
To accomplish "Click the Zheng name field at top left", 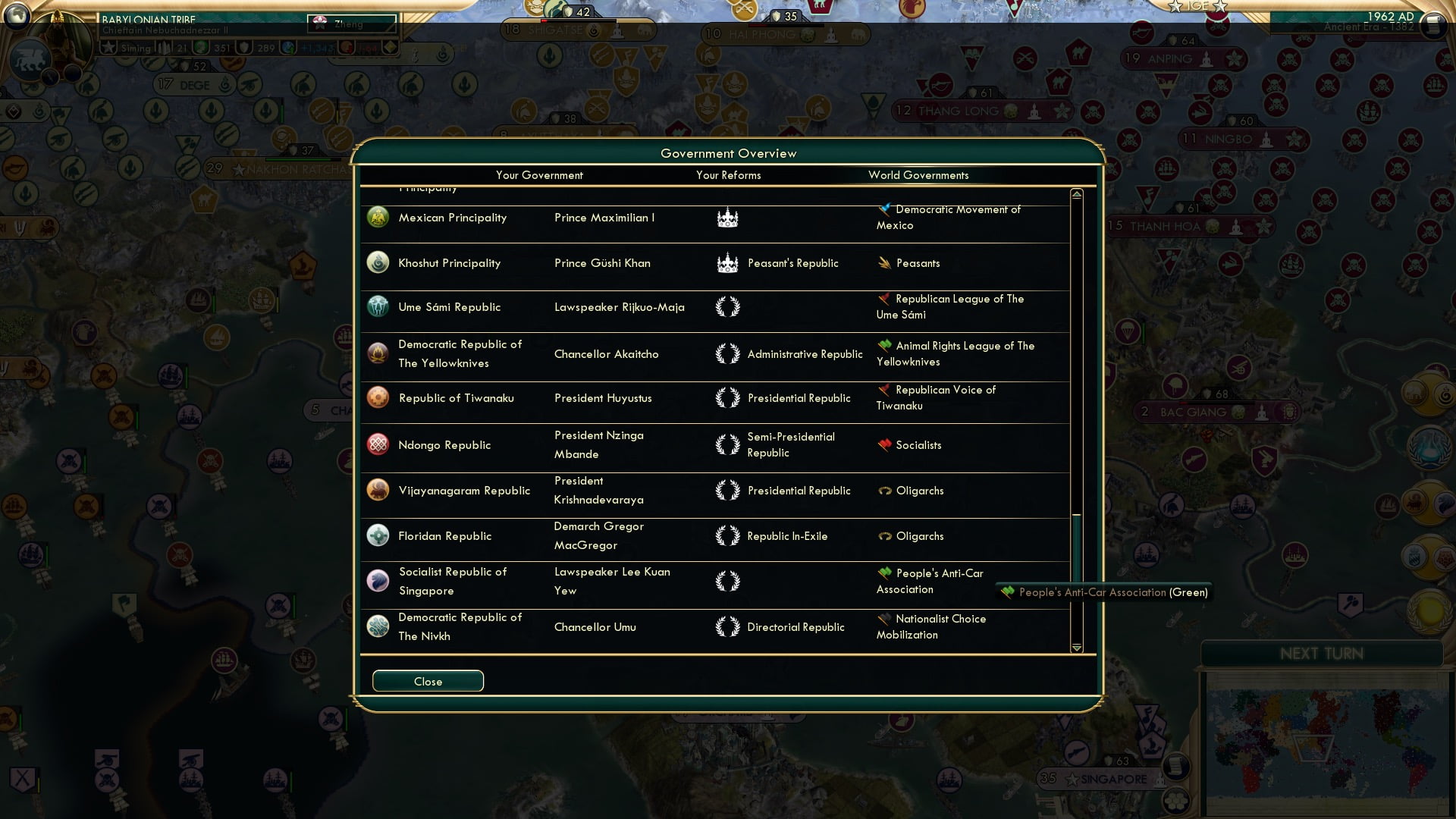I will 353,23.
